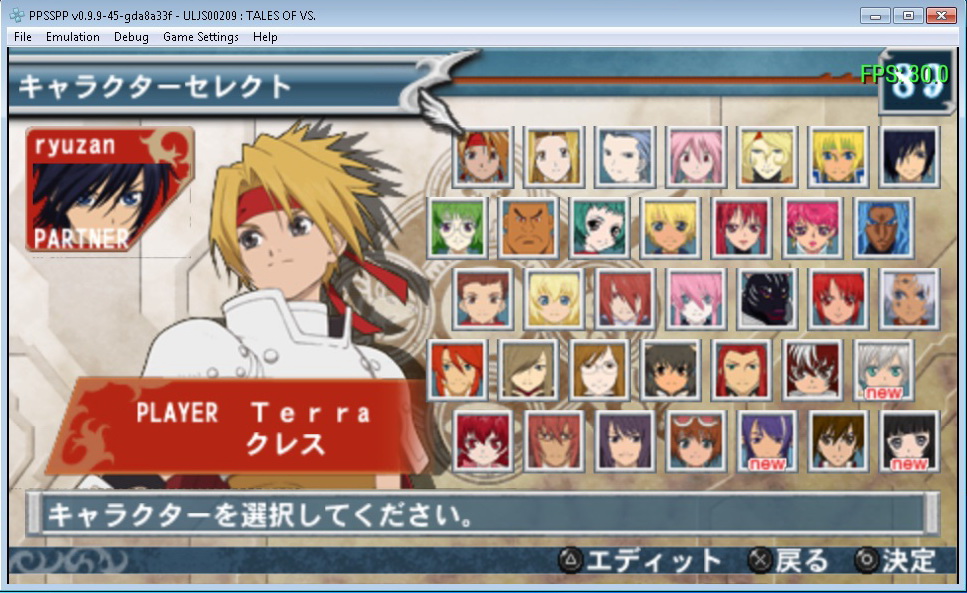The image size is (967, 593).
Task: Pick the teal-haired girl portrait
Action: [x=600, y=228]
